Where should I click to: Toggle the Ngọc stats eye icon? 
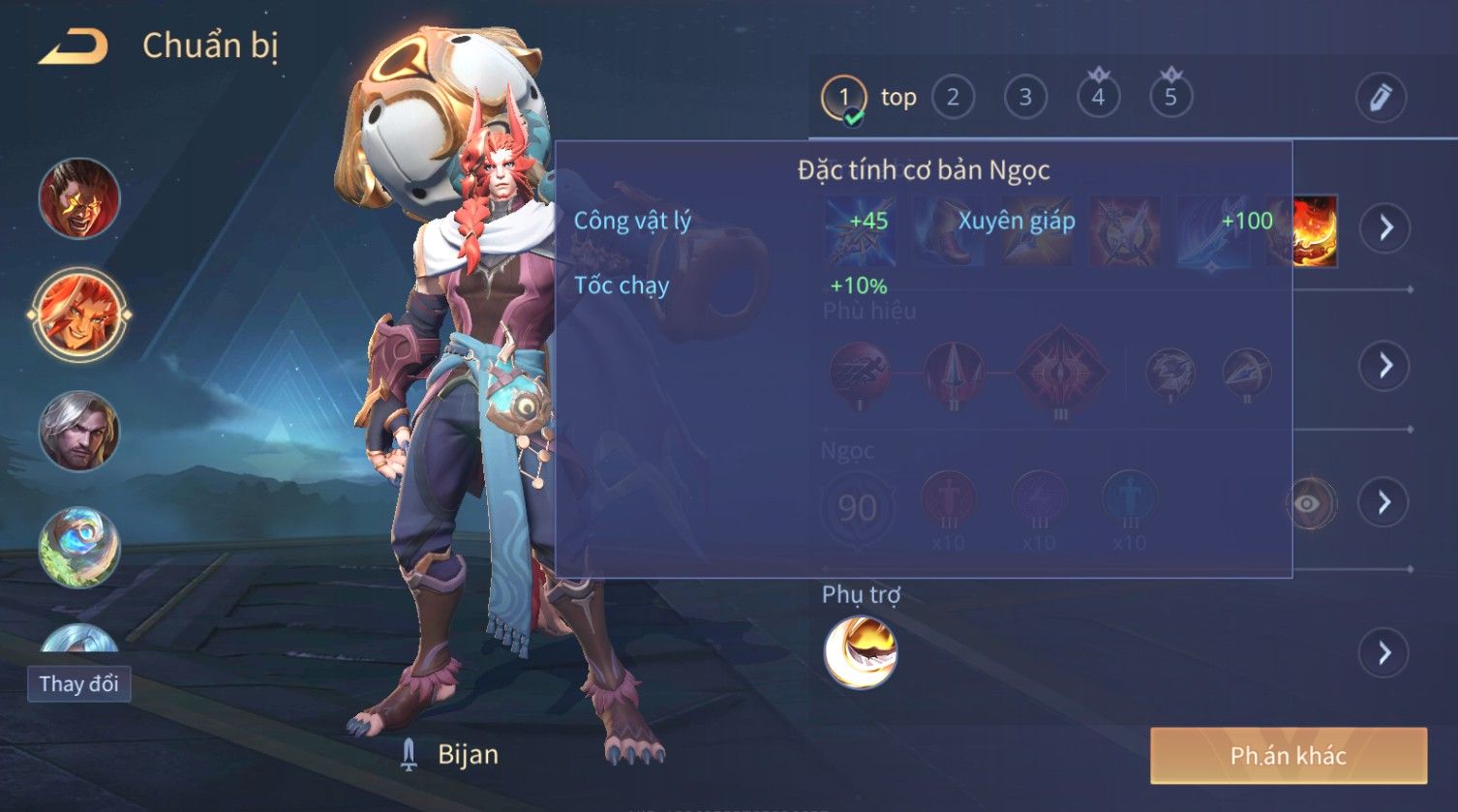click(x=1309, y=503)
